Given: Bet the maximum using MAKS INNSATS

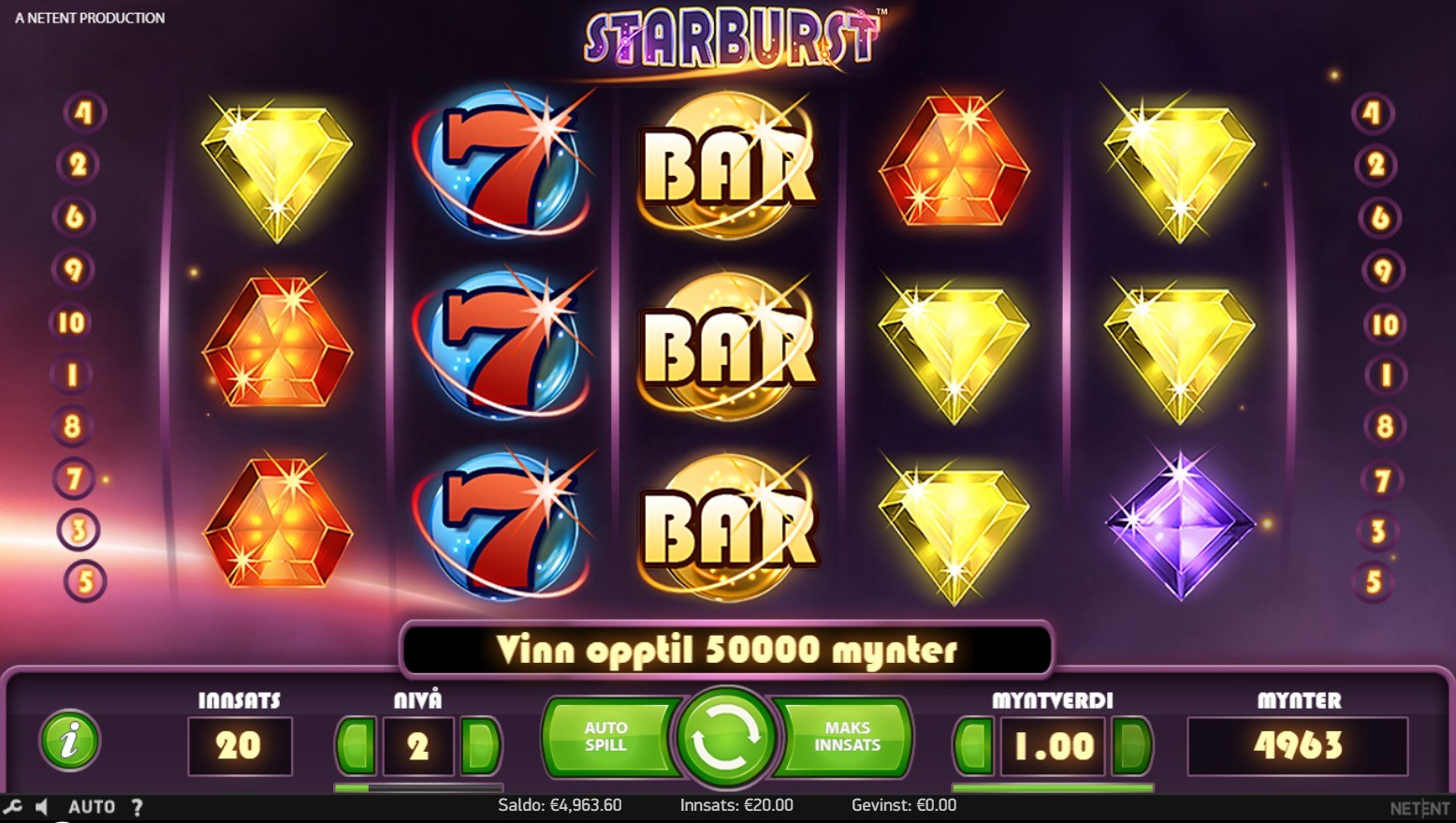Looking at the screenshot, I should (845, 738).
